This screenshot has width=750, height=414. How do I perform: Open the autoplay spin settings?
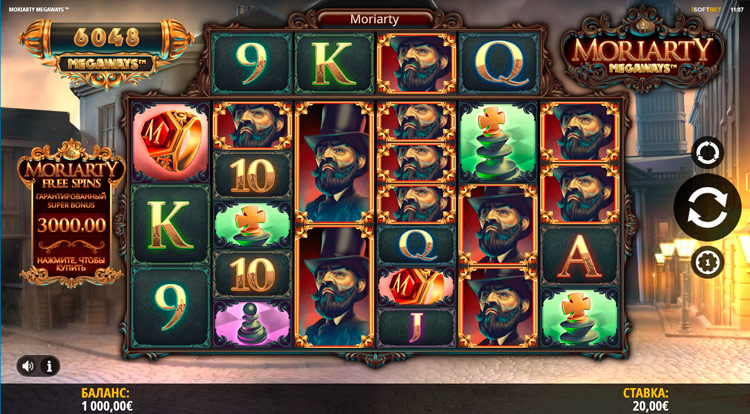pos(706,153)
